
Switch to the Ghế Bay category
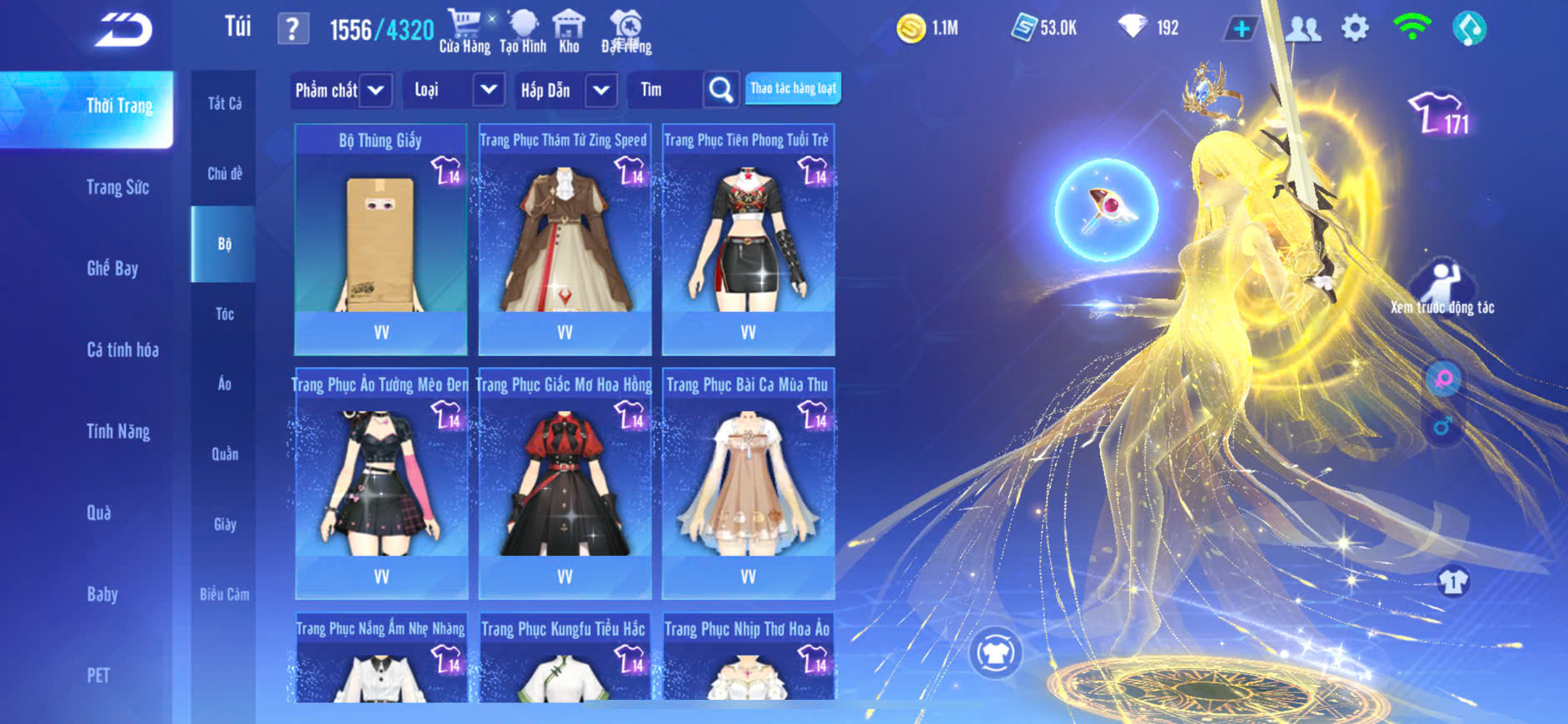(x=112, y=268)
